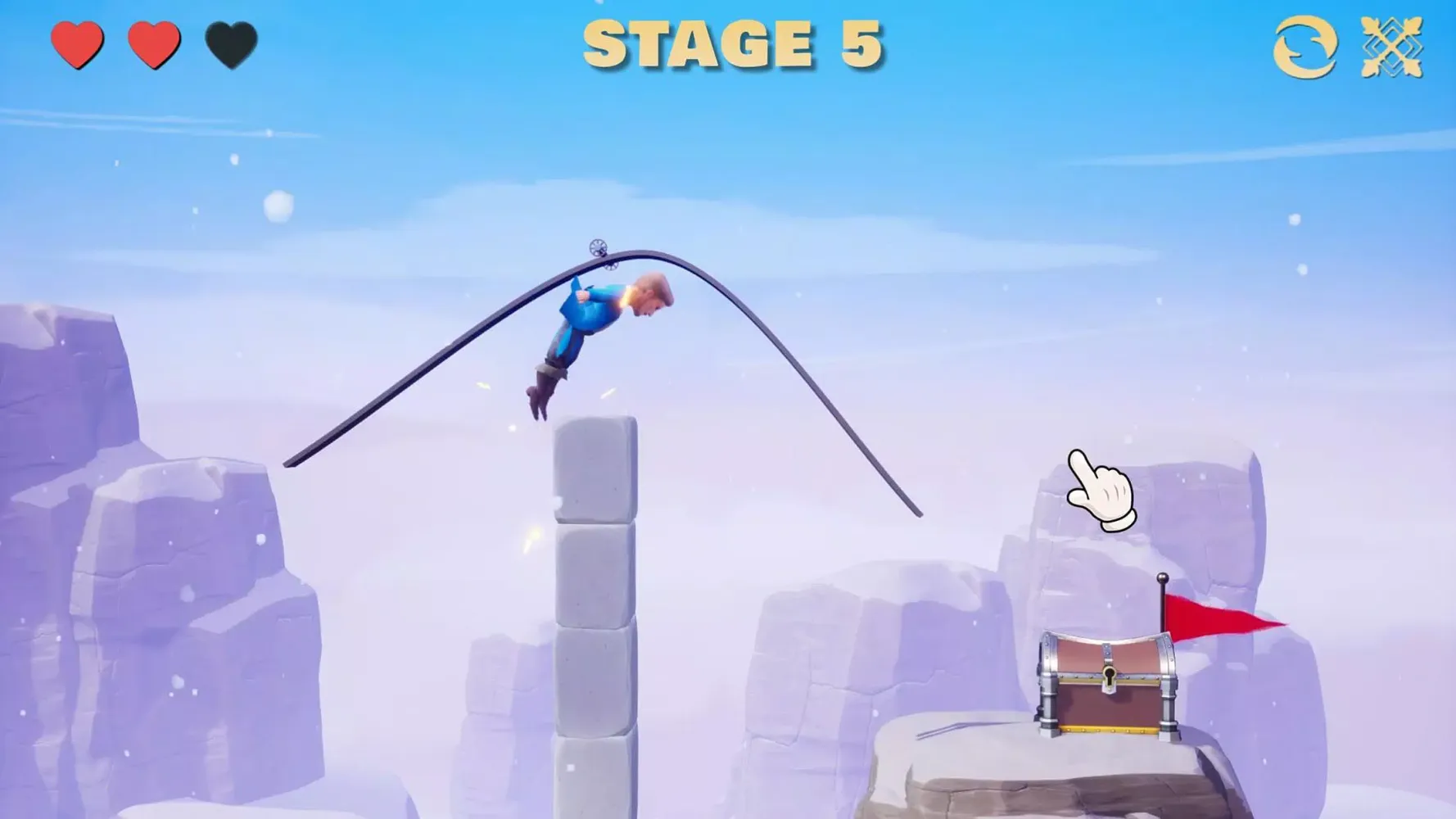The image size is (1456, 819).
Task: Click the crossed arrows icon
Action: (x=1391, y=47)
